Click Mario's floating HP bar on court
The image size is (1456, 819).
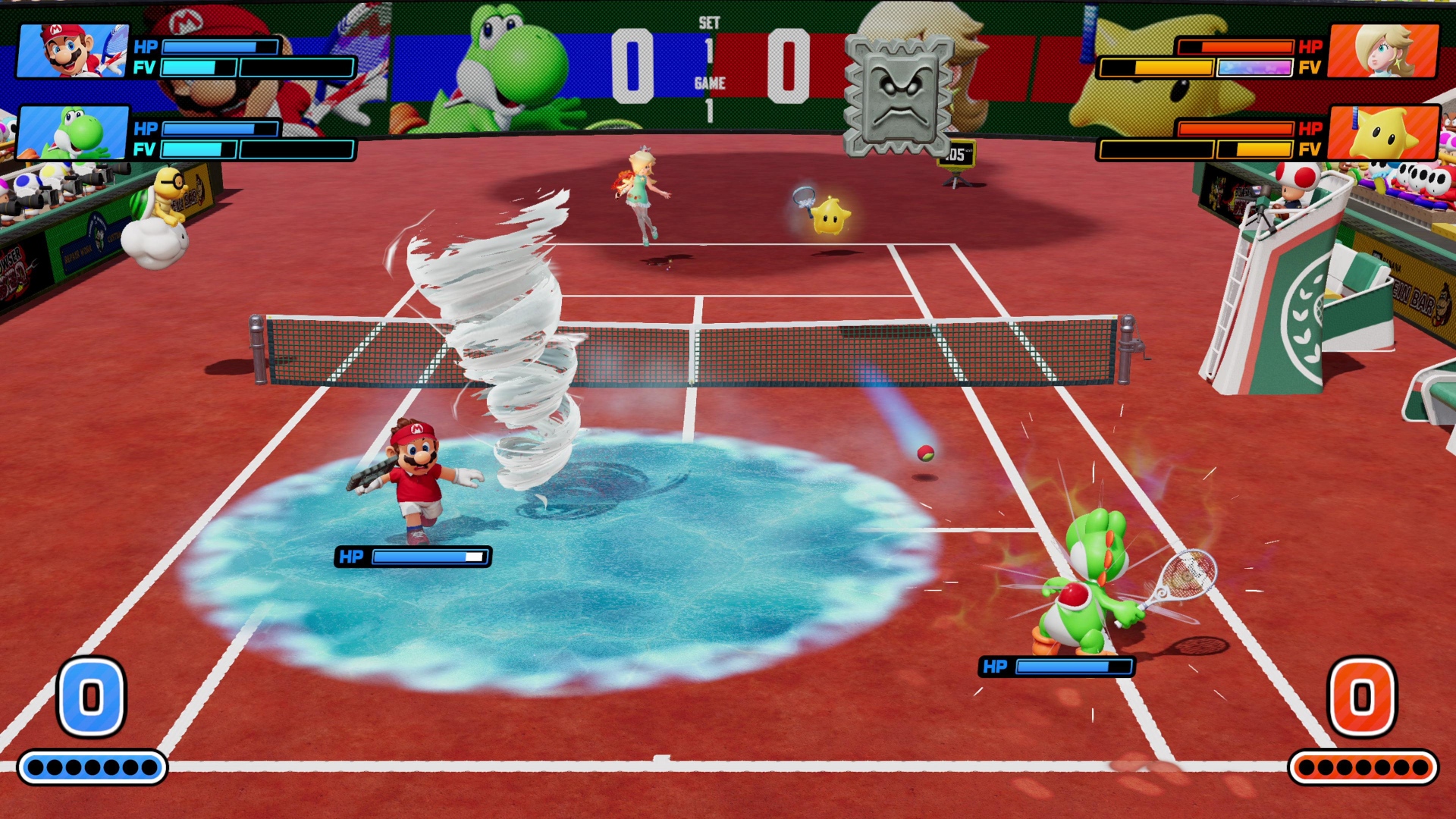(x=413, y=556)
